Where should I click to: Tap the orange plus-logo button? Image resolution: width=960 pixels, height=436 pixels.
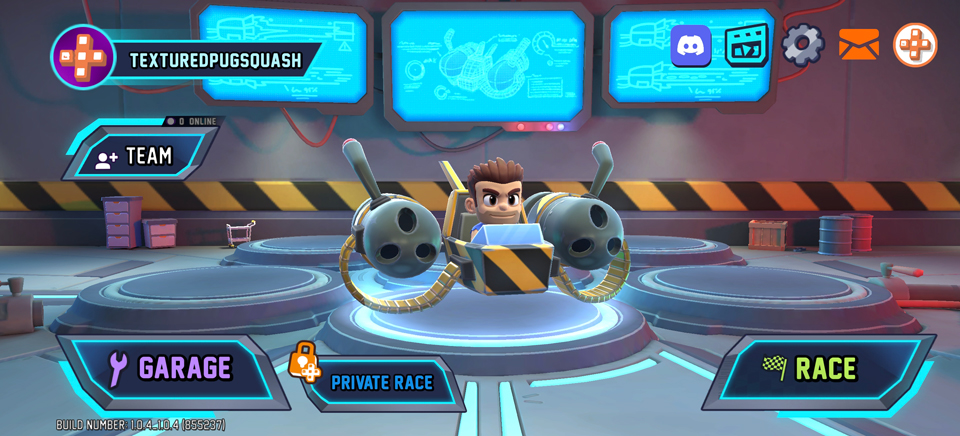(x=914, y=45)
